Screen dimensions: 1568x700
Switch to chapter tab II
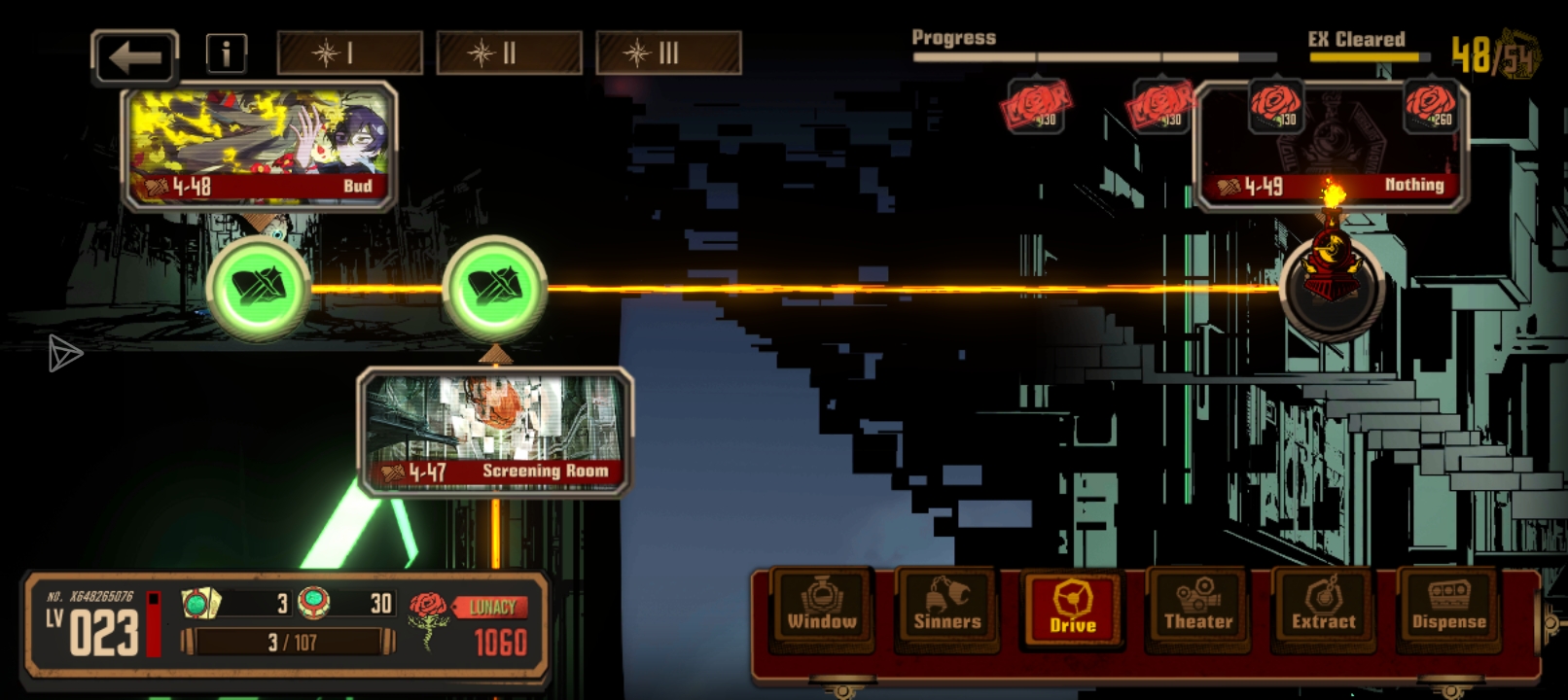[509, 53]
